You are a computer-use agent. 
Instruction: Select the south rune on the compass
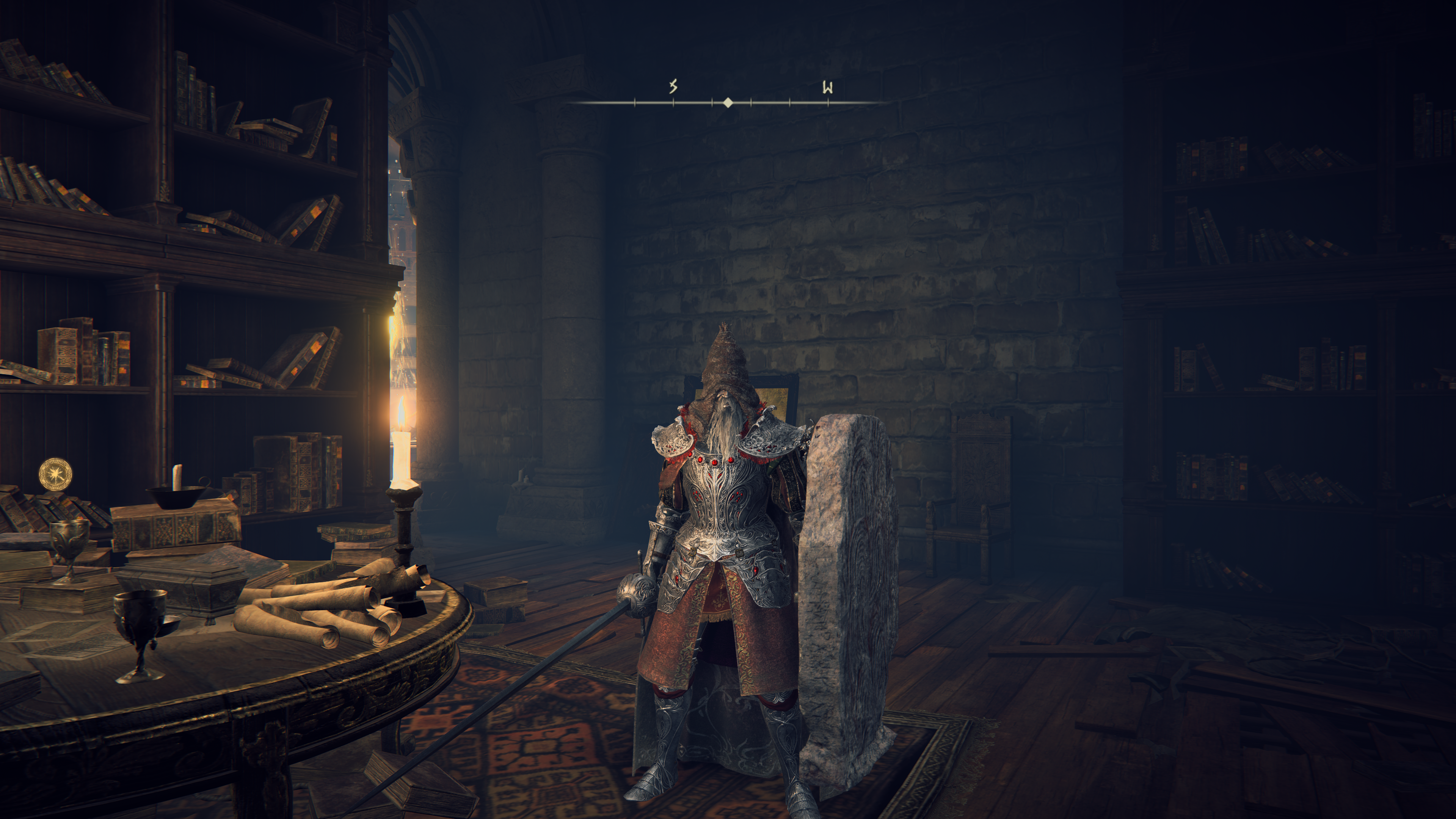click(673, 86)
